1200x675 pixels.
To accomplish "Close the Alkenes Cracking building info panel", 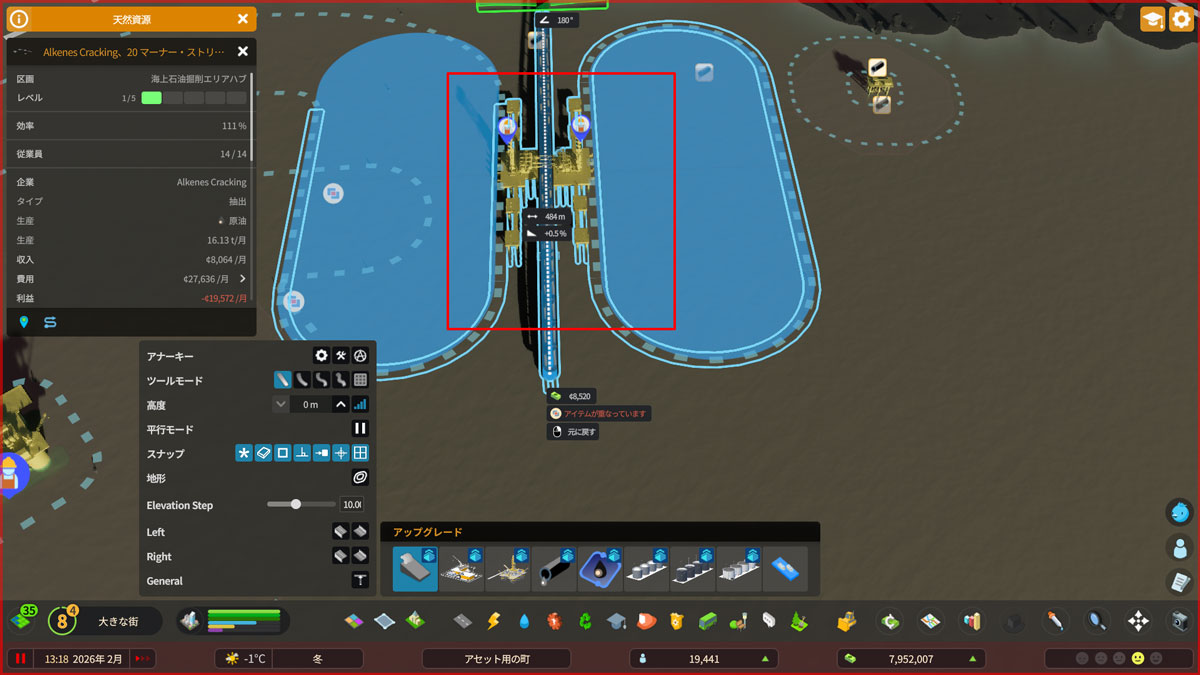I will tap(242, 52).
